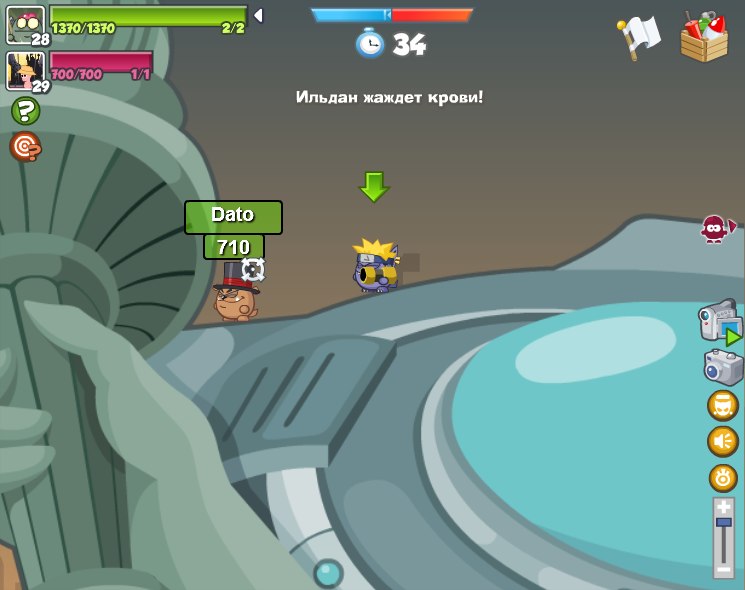745x590 pixels.
Task: Take a screenshot with the camera icon
Action: tap(723, 367)
